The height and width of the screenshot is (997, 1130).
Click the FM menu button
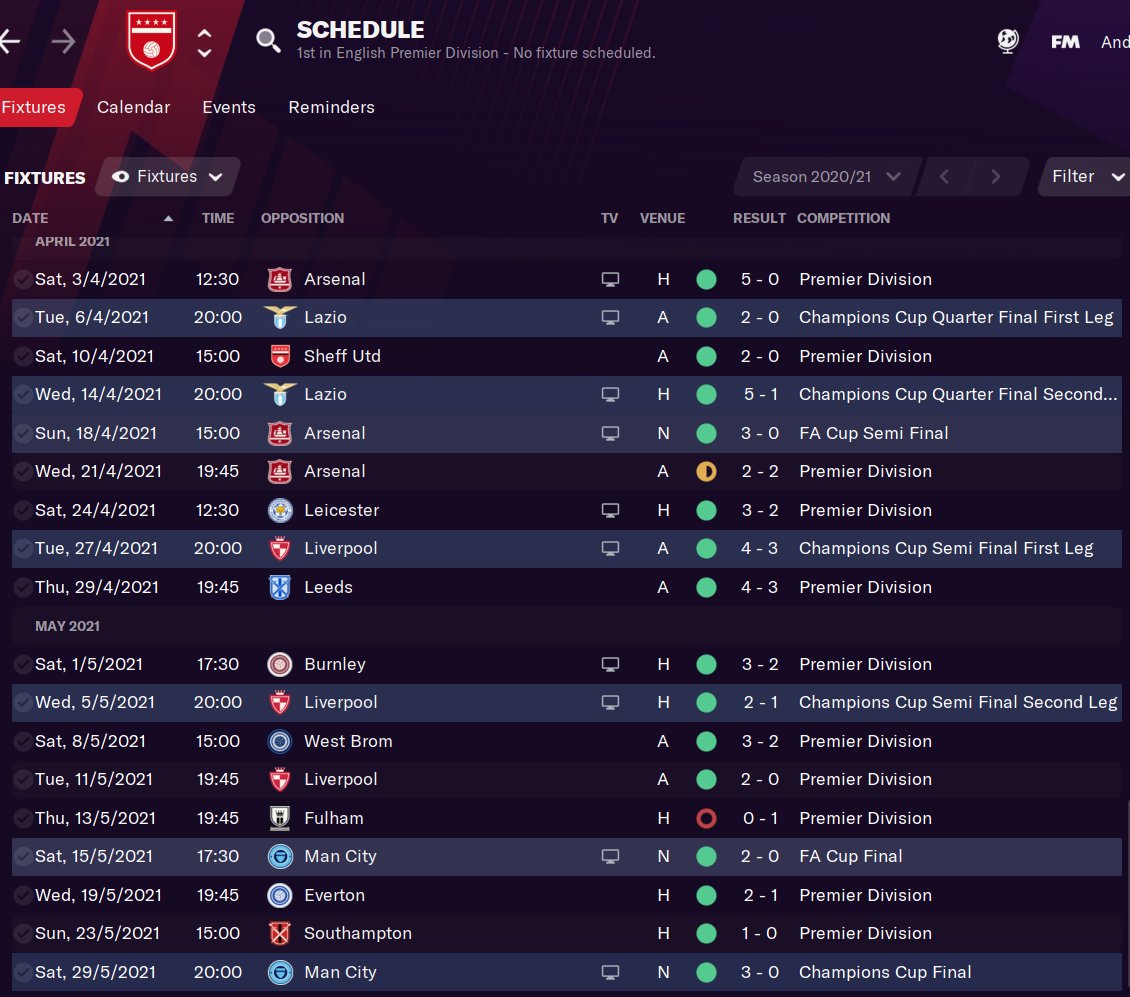(1065, 42)
